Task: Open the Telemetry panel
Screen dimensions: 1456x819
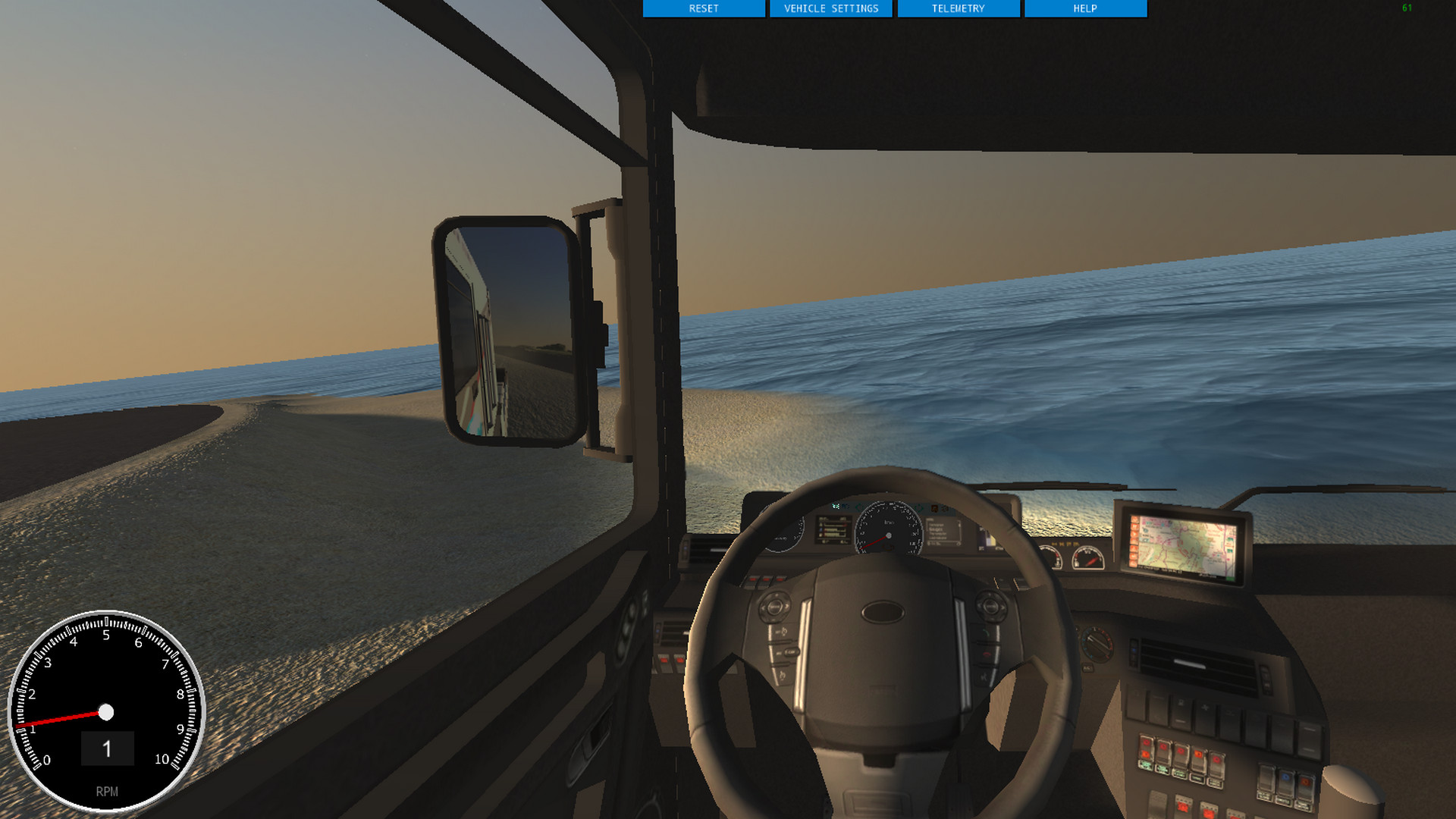Action: (x=958, y=8)
